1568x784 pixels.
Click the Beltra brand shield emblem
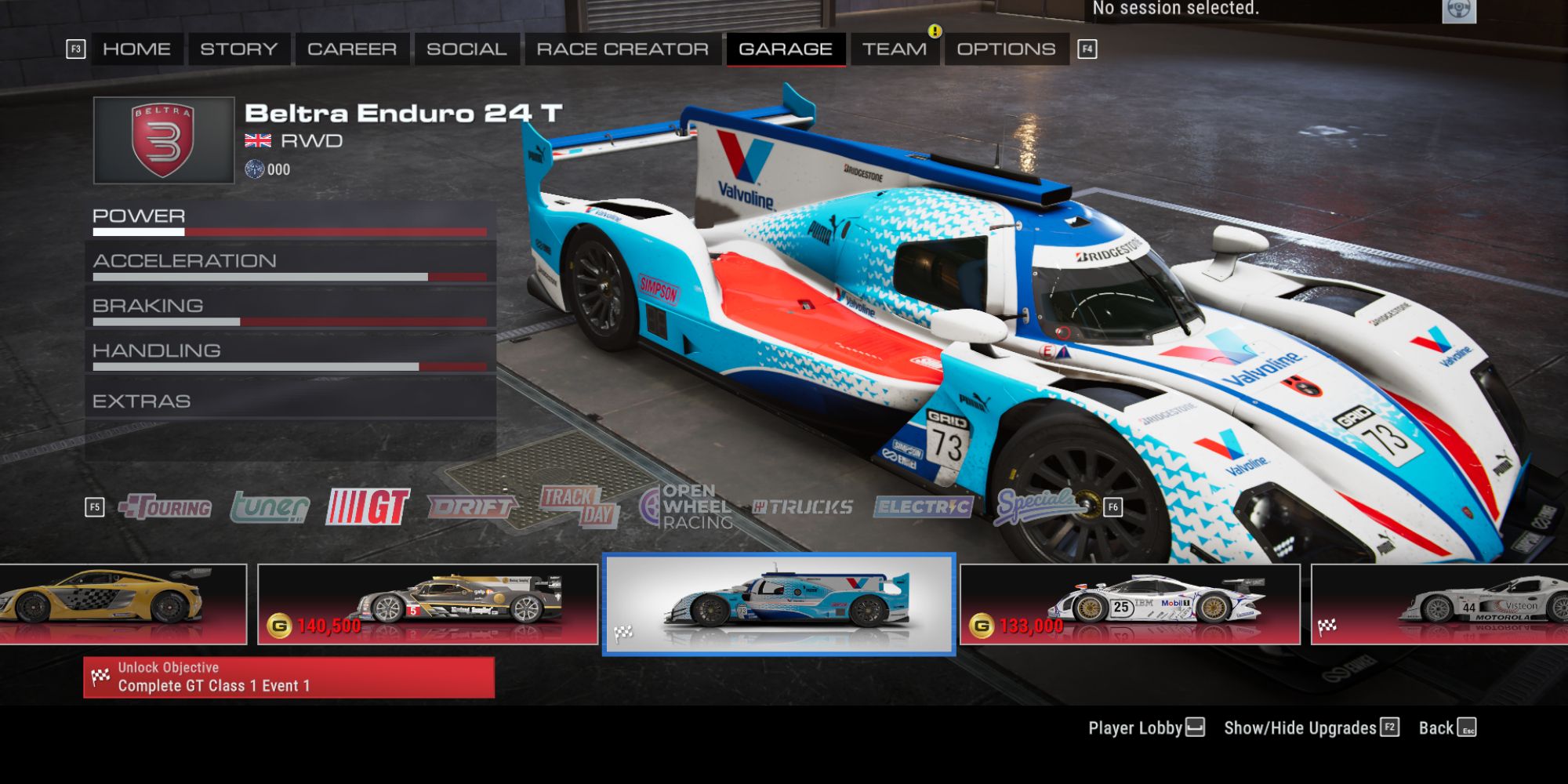(163, 140)
